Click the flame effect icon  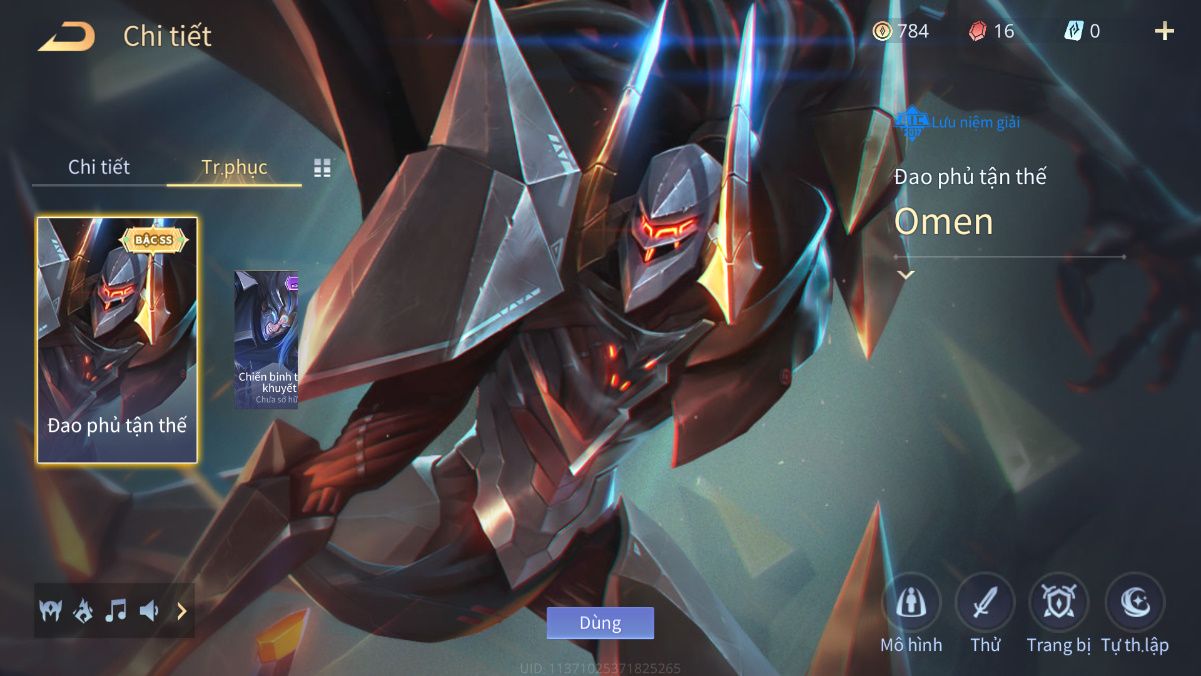click(83, 610)
